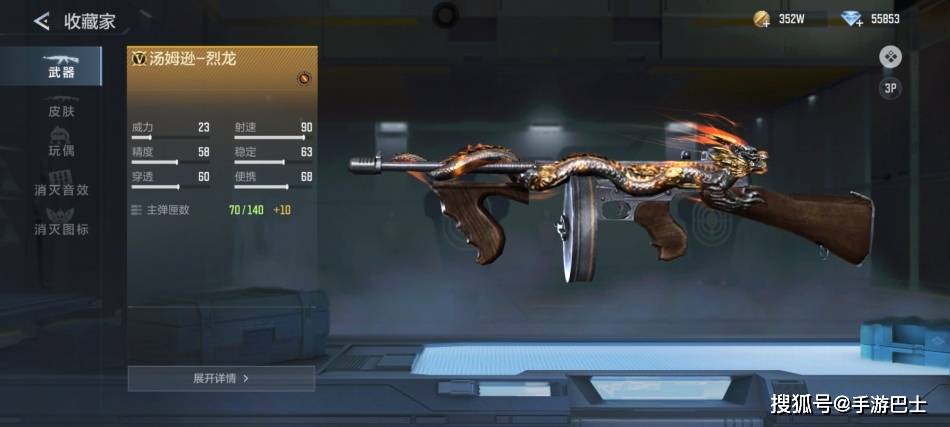The image size is (950, 427).
Task: Switch to the 皮肤 skins tab
Action: [61, 110]
